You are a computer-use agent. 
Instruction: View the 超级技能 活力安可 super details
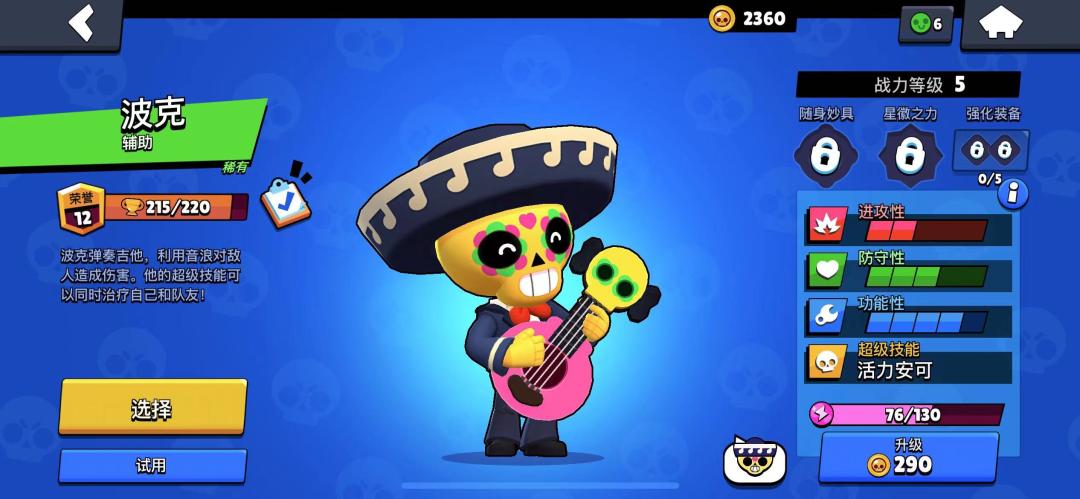(908, 363)
